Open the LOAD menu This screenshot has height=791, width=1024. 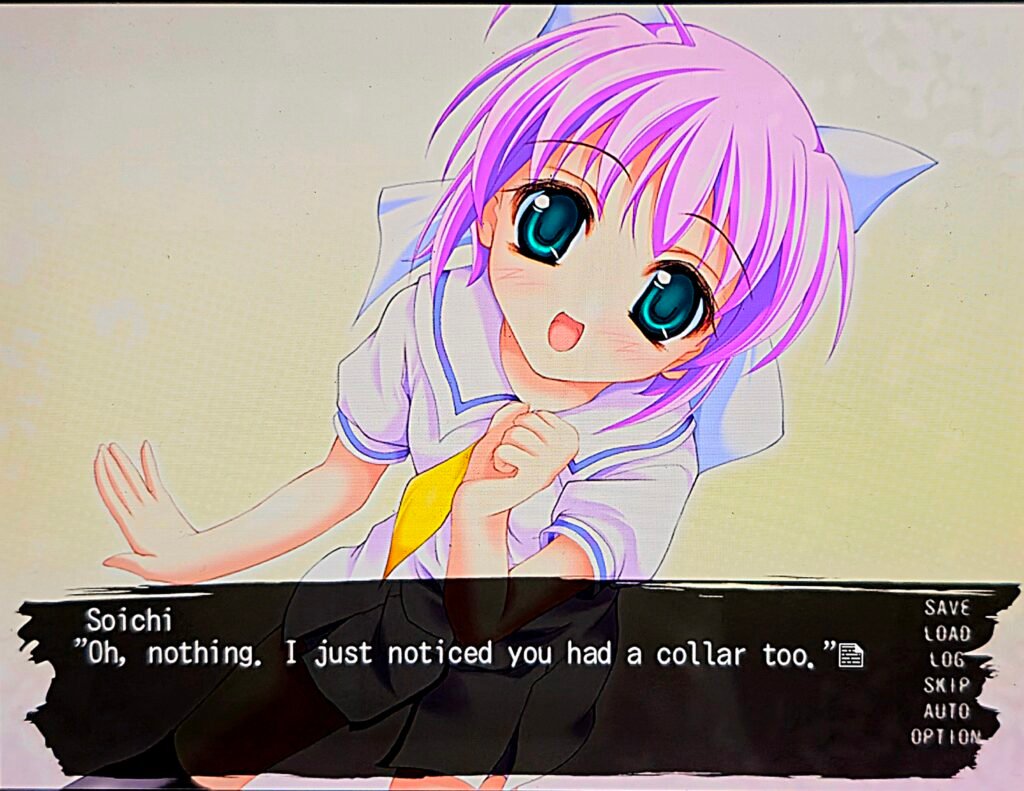[x=946, y=633]
